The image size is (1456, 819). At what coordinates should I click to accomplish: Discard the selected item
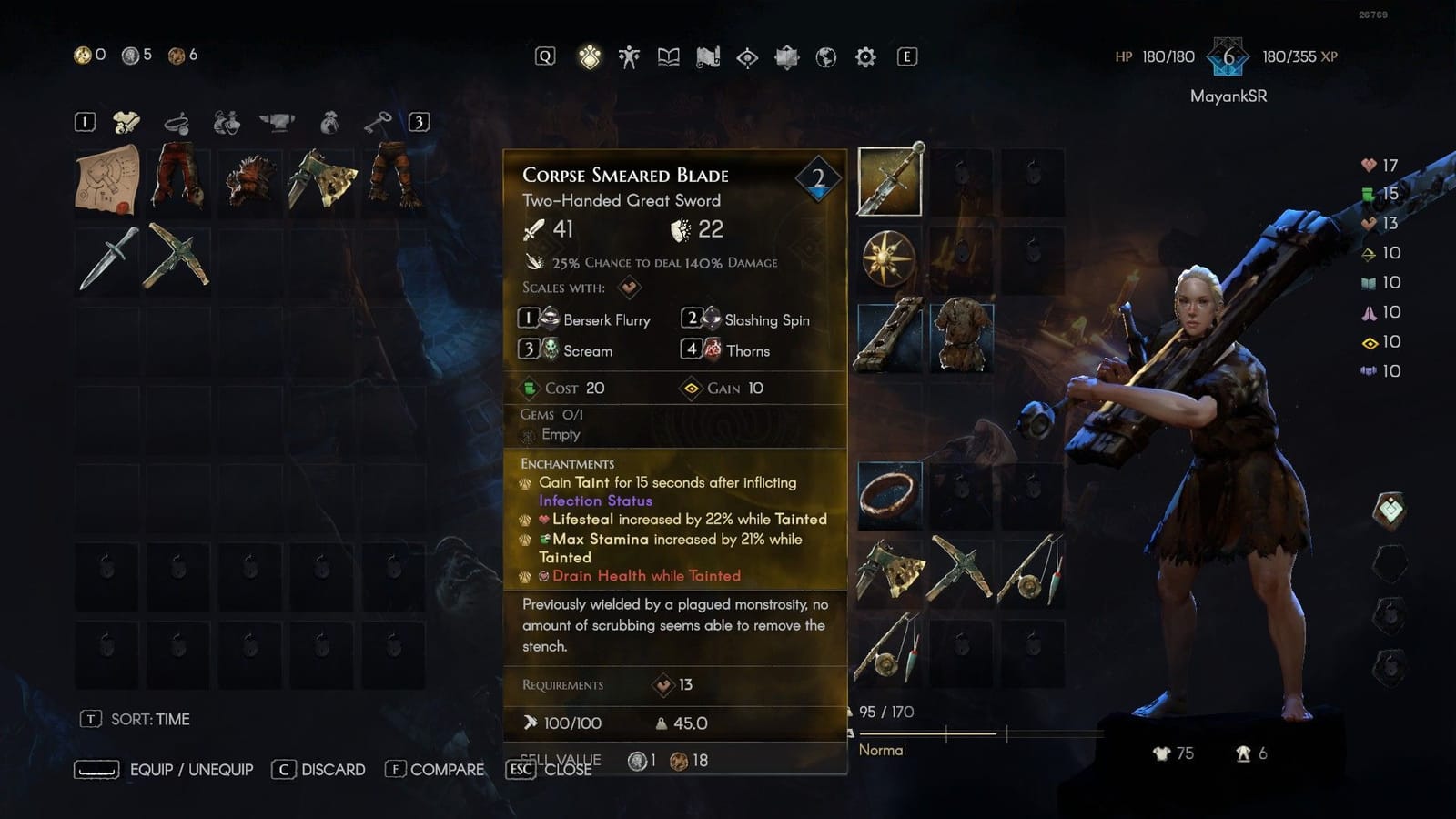(x=318, y=769)
